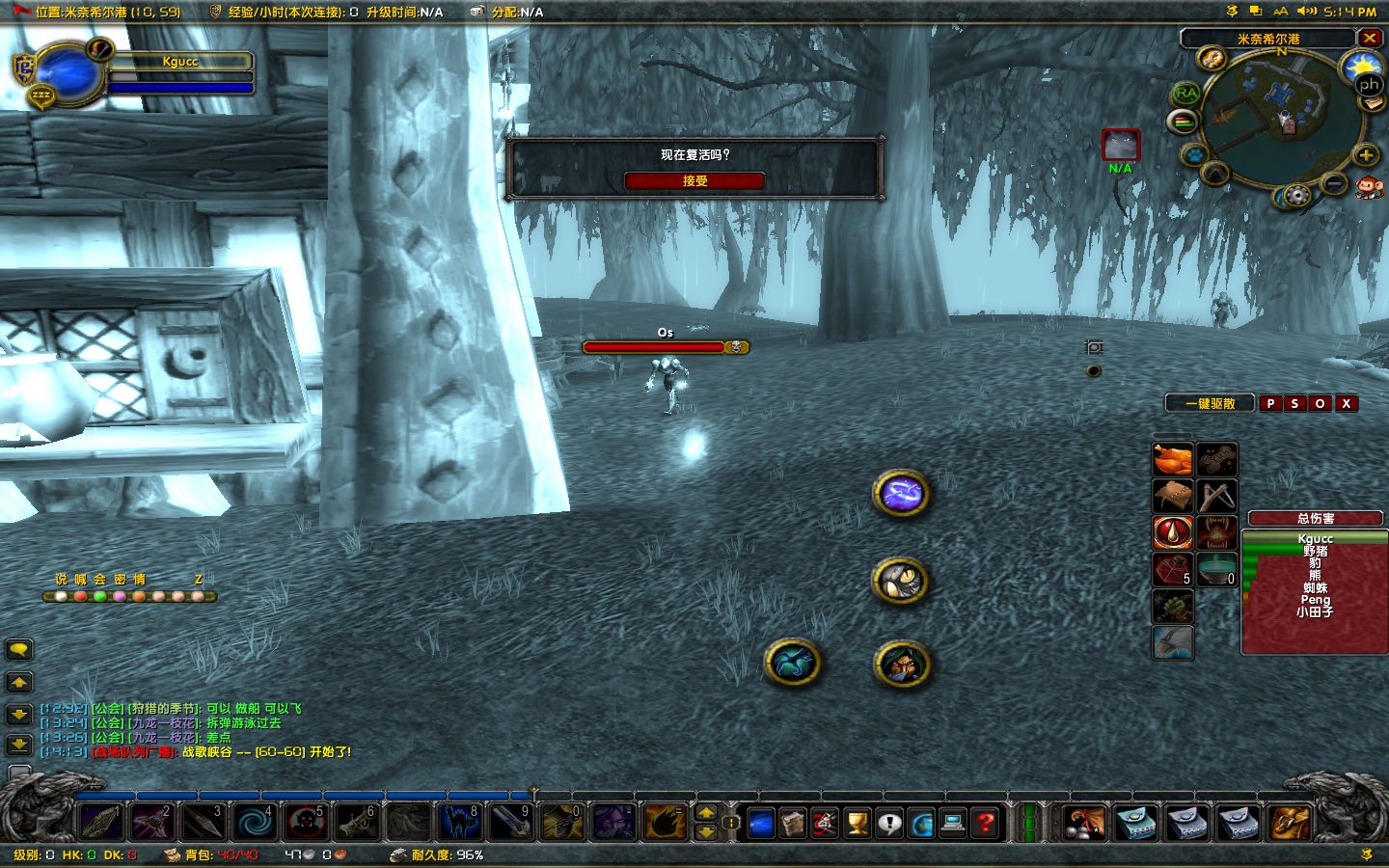The width and height of the screenshot is (1389, 868).
Task: Select the 说 say chat channel
Action: tap(62, 580)
